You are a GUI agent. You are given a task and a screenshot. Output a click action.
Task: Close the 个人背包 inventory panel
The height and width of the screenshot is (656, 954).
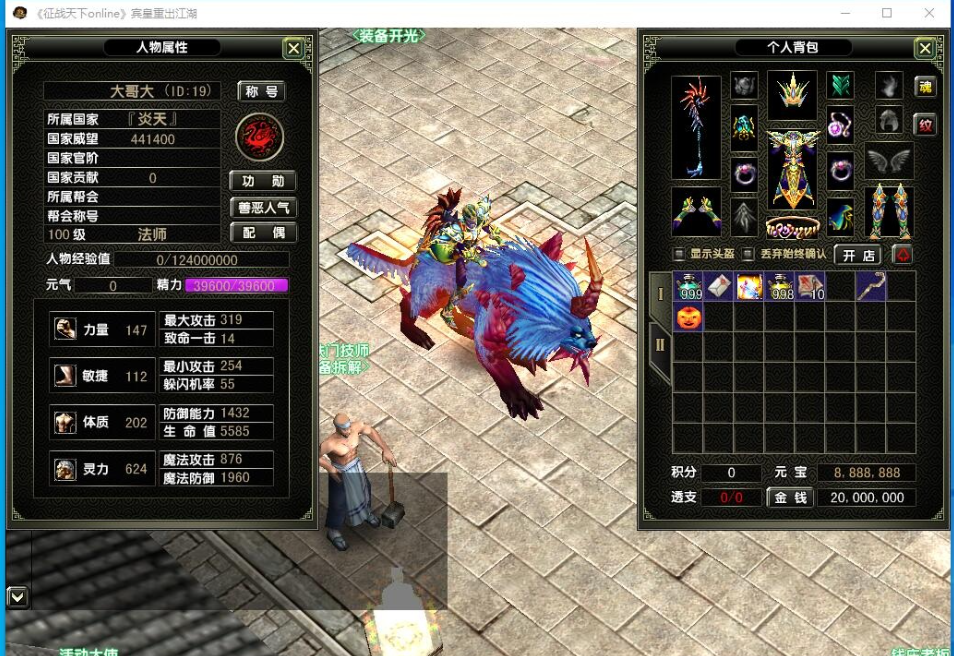(925, 48)
